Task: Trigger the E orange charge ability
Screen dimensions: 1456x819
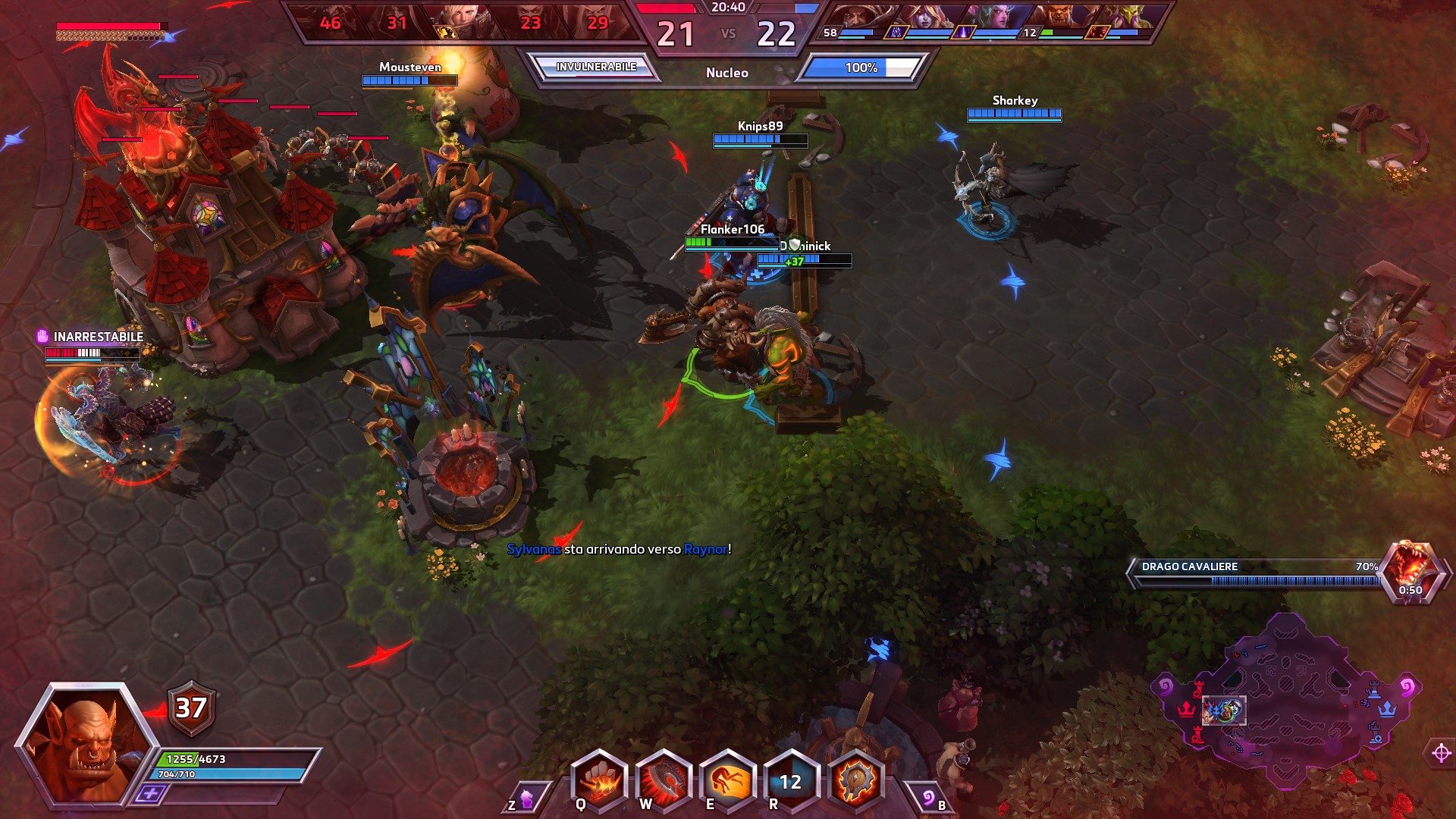Action: tap(728, 781)
